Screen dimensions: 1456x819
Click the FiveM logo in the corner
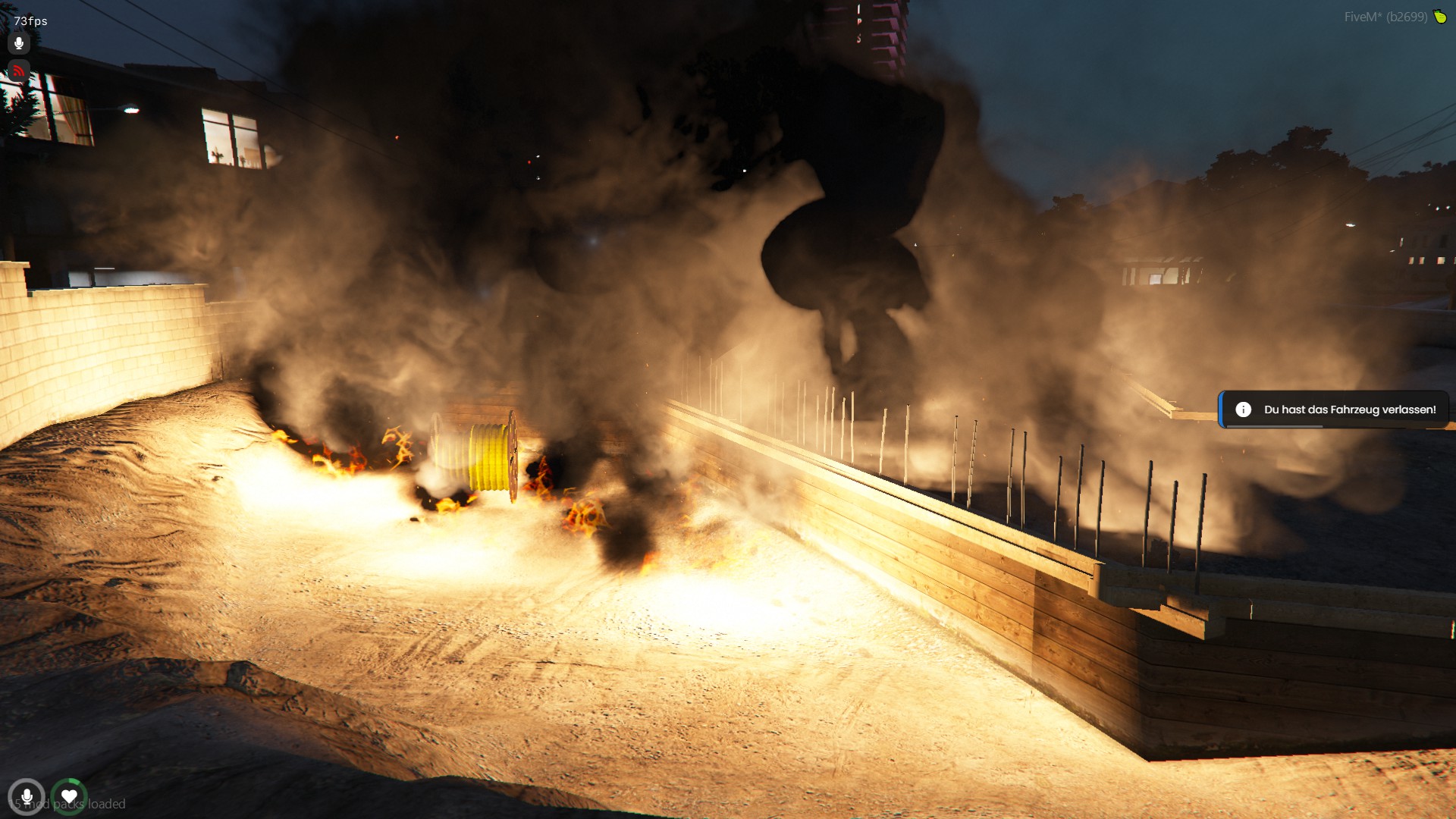coord(1439,17)
